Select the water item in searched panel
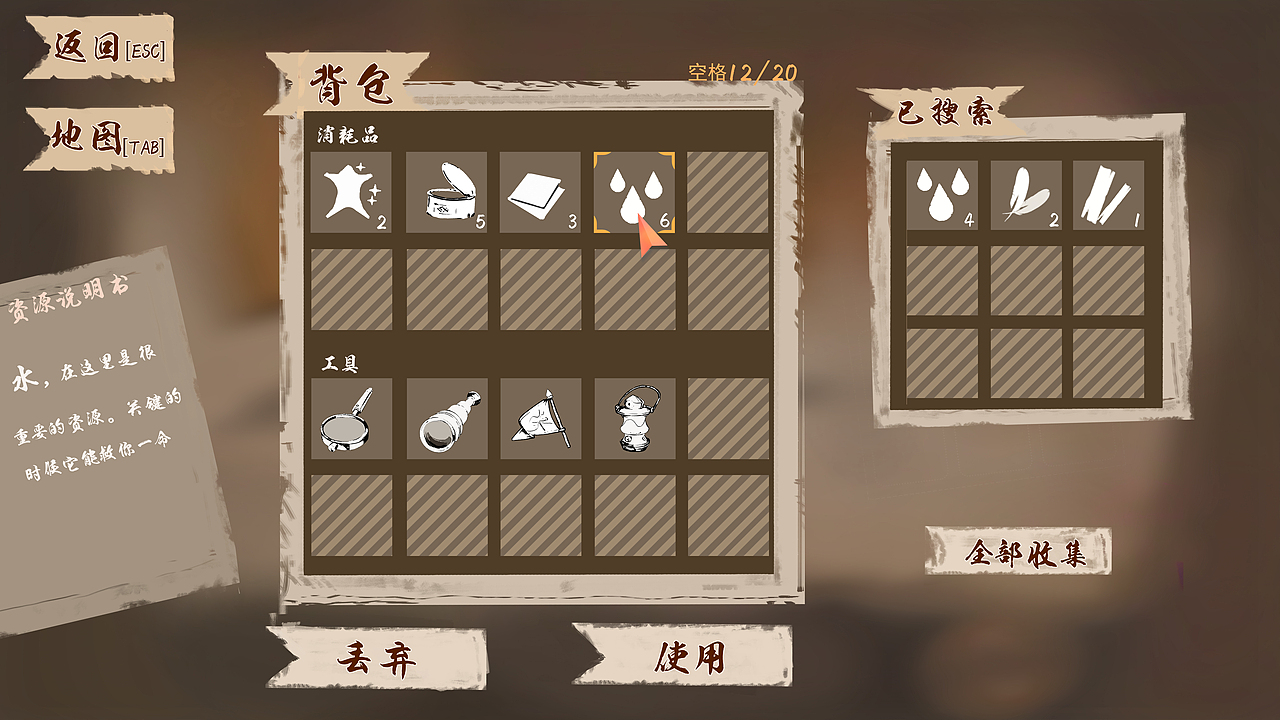1280x720 pixels. click(x=944, y=192)
